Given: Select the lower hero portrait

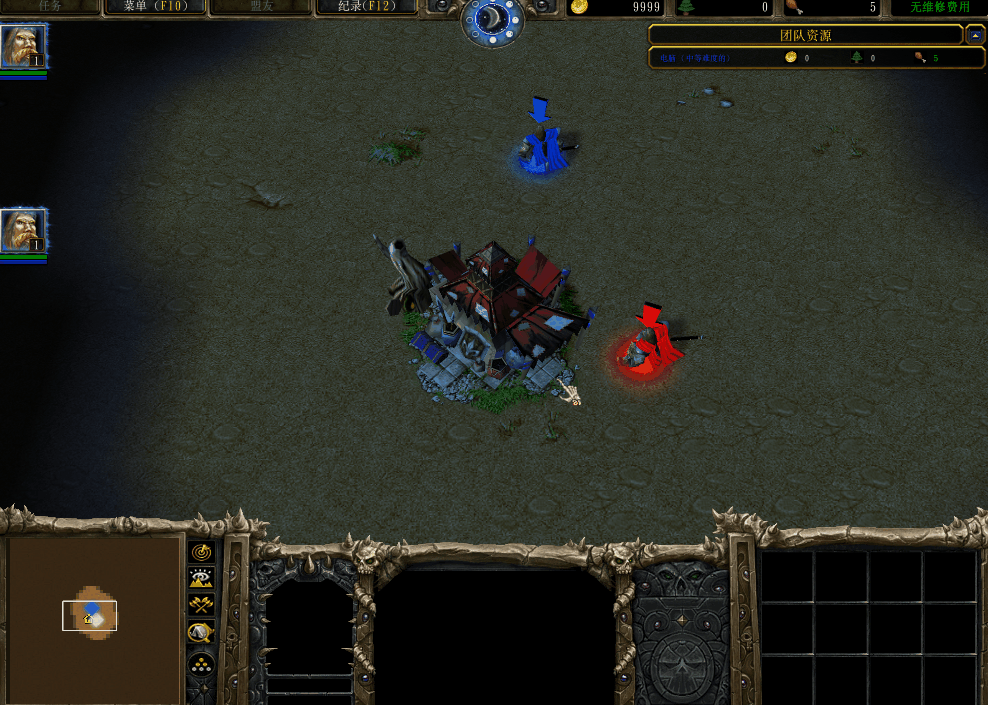Looking at the screenshot, I should tap(23, 231).
